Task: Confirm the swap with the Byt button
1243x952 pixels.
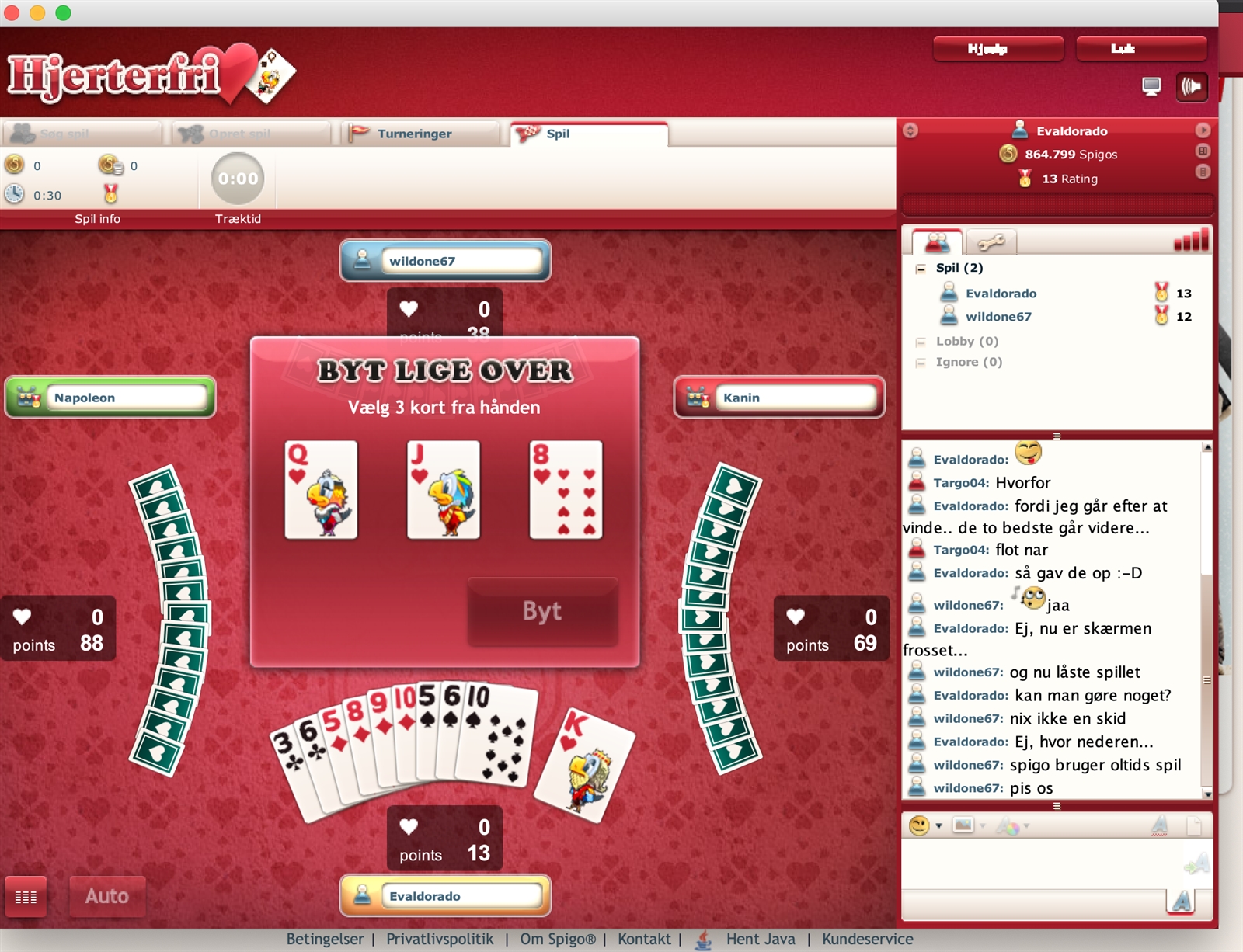Action: pyautogui.click(x=542, y=611)
